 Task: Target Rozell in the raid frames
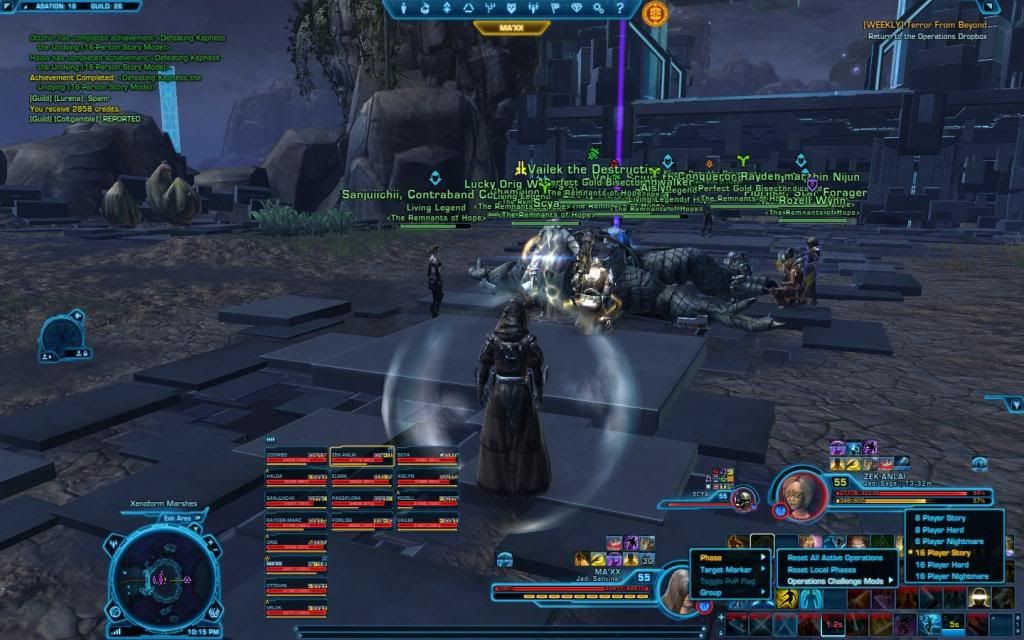427,500
